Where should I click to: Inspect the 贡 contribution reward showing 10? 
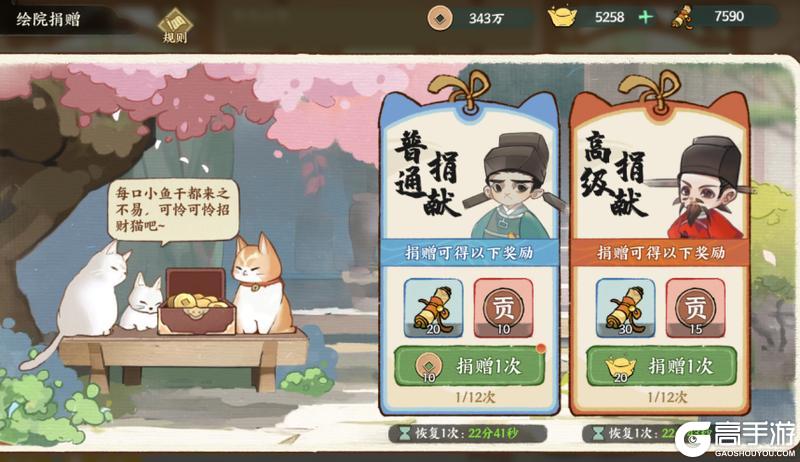[504, 309]
